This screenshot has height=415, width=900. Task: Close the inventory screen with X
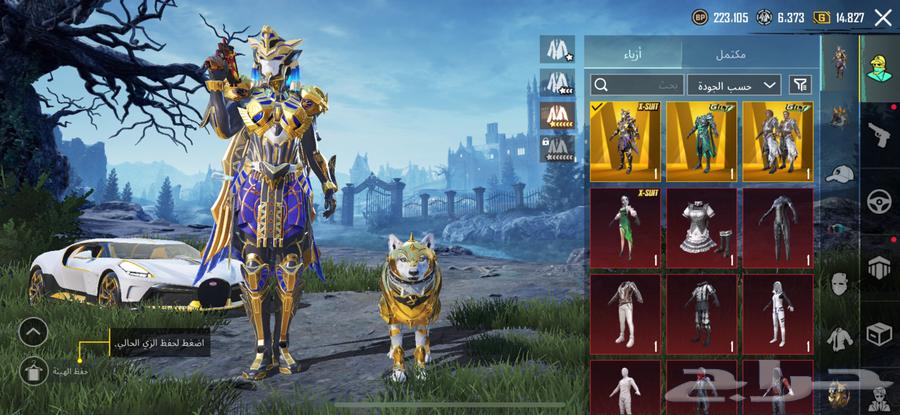pyautogui.click(x=883, y=17)
